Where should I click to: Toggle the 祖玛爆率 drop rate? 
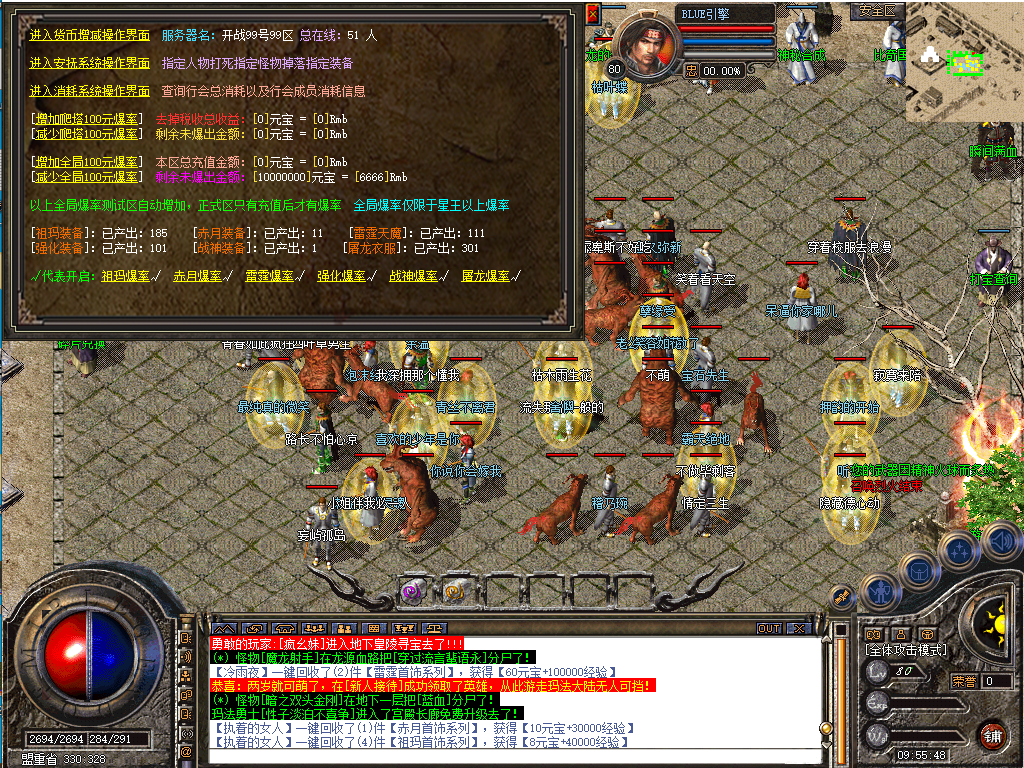[x=126, y=276]
